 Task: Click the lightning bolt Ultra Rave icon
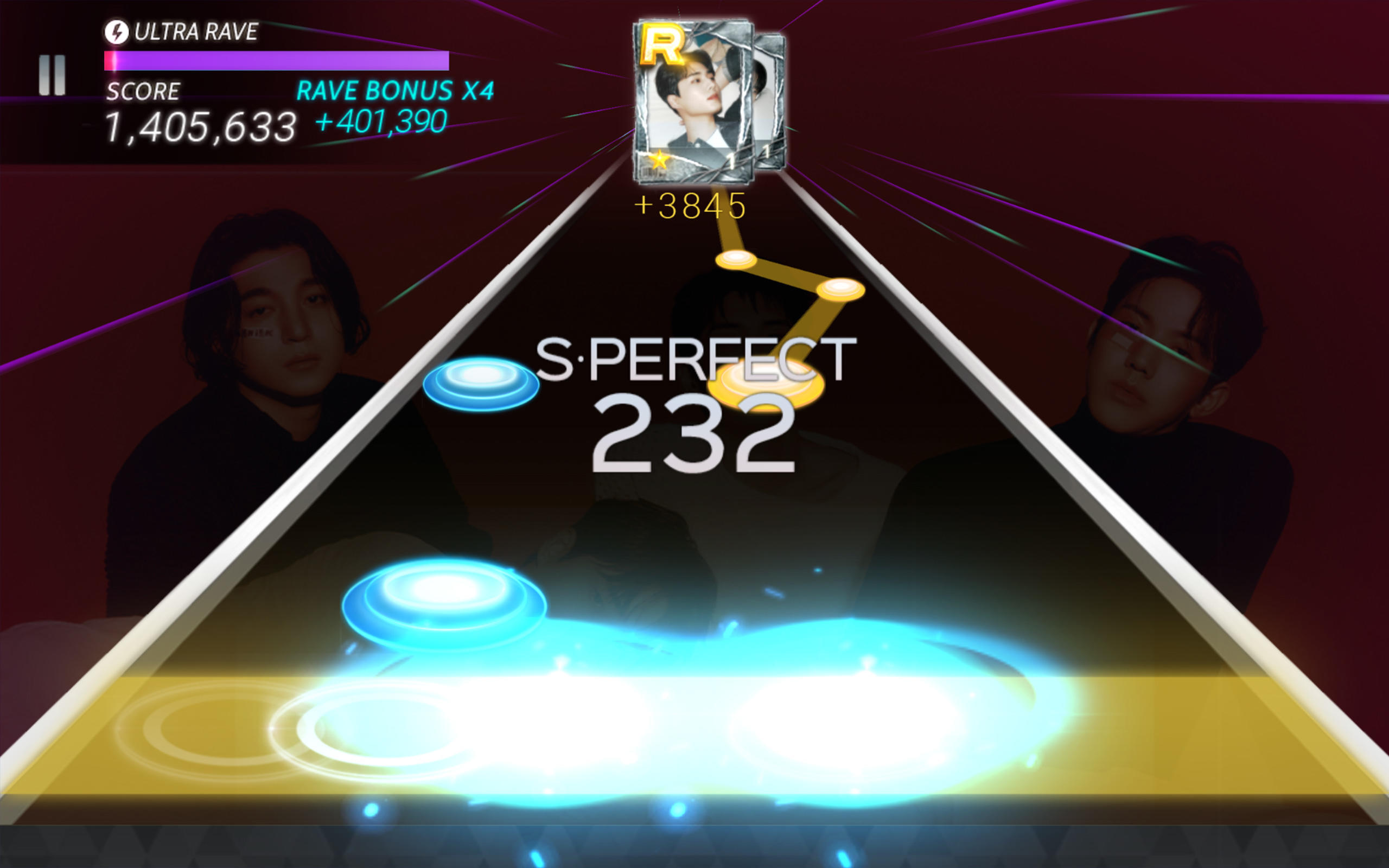pyautogui.click(x=119, y=33)
